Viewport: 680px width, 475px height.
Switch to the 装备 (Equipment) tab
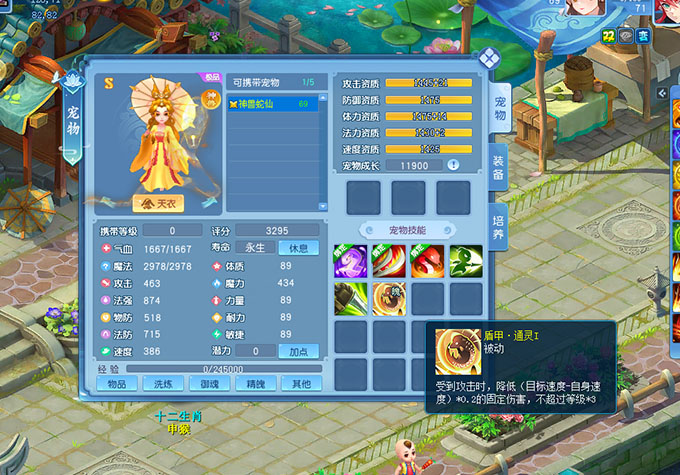tap(499, 168)
